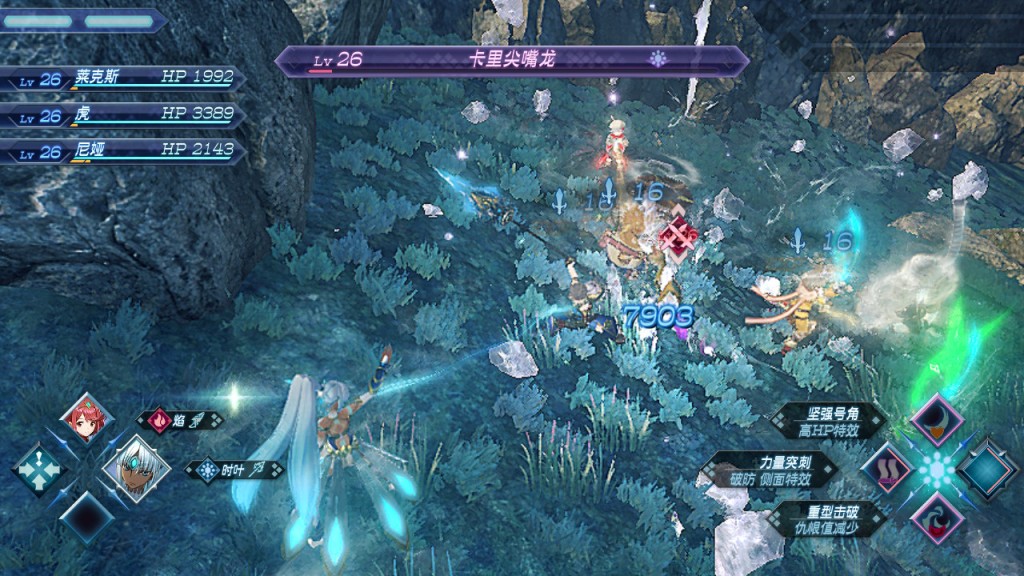The height and width of the screenshot is (576, 1024).
Task: Choose party member 虎 status row
Action: [x=120, y=115]
